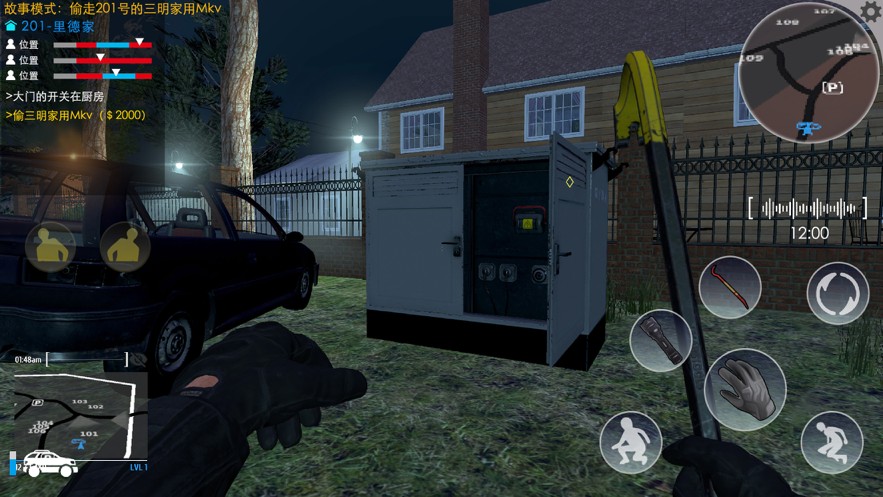Lean right with the yellow figure button
This screenshot has width=883, height=497.
pyautogui.click(x=125, y=247)
